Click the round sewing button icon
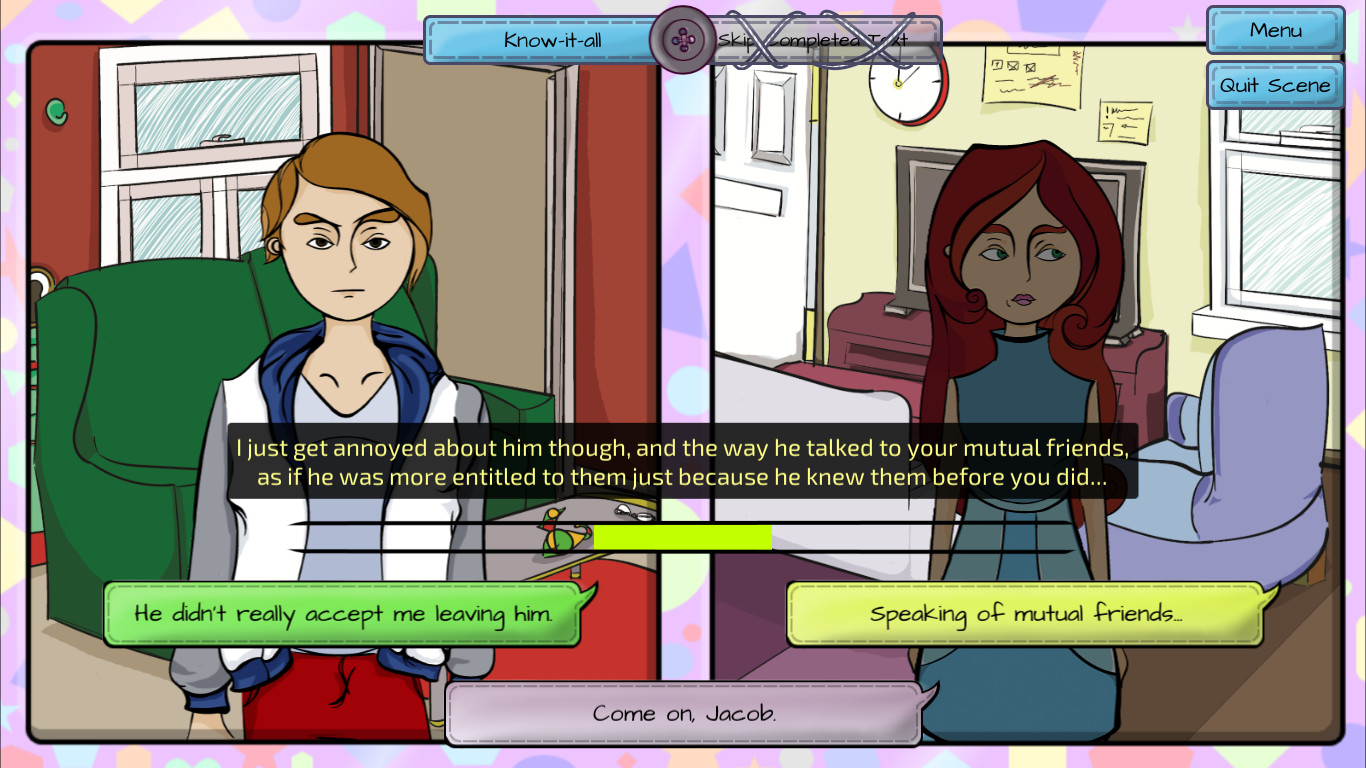The image size is (1366, 768). point(683,41)
